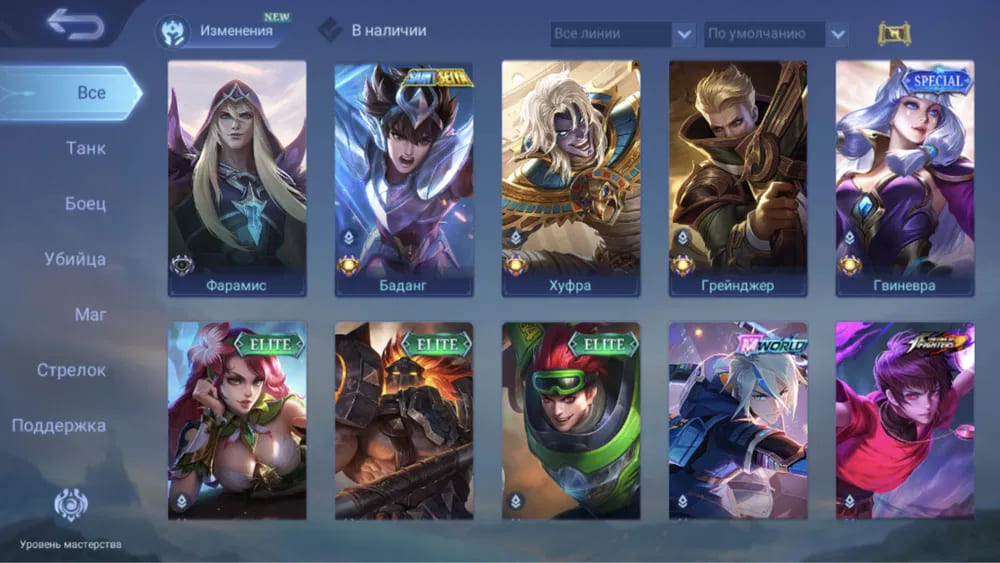Select the Все category tab
The height and width of the screenshot is (563, 1000).
click(x=90, y=93)
